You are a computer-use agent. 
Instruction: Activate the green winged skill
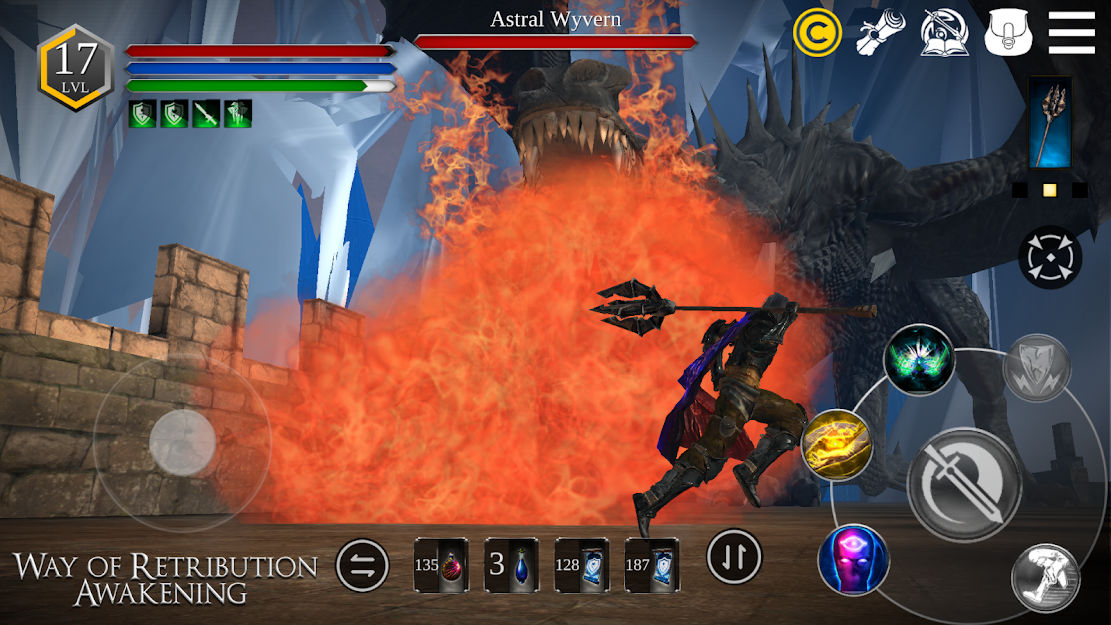click(919, 359)
